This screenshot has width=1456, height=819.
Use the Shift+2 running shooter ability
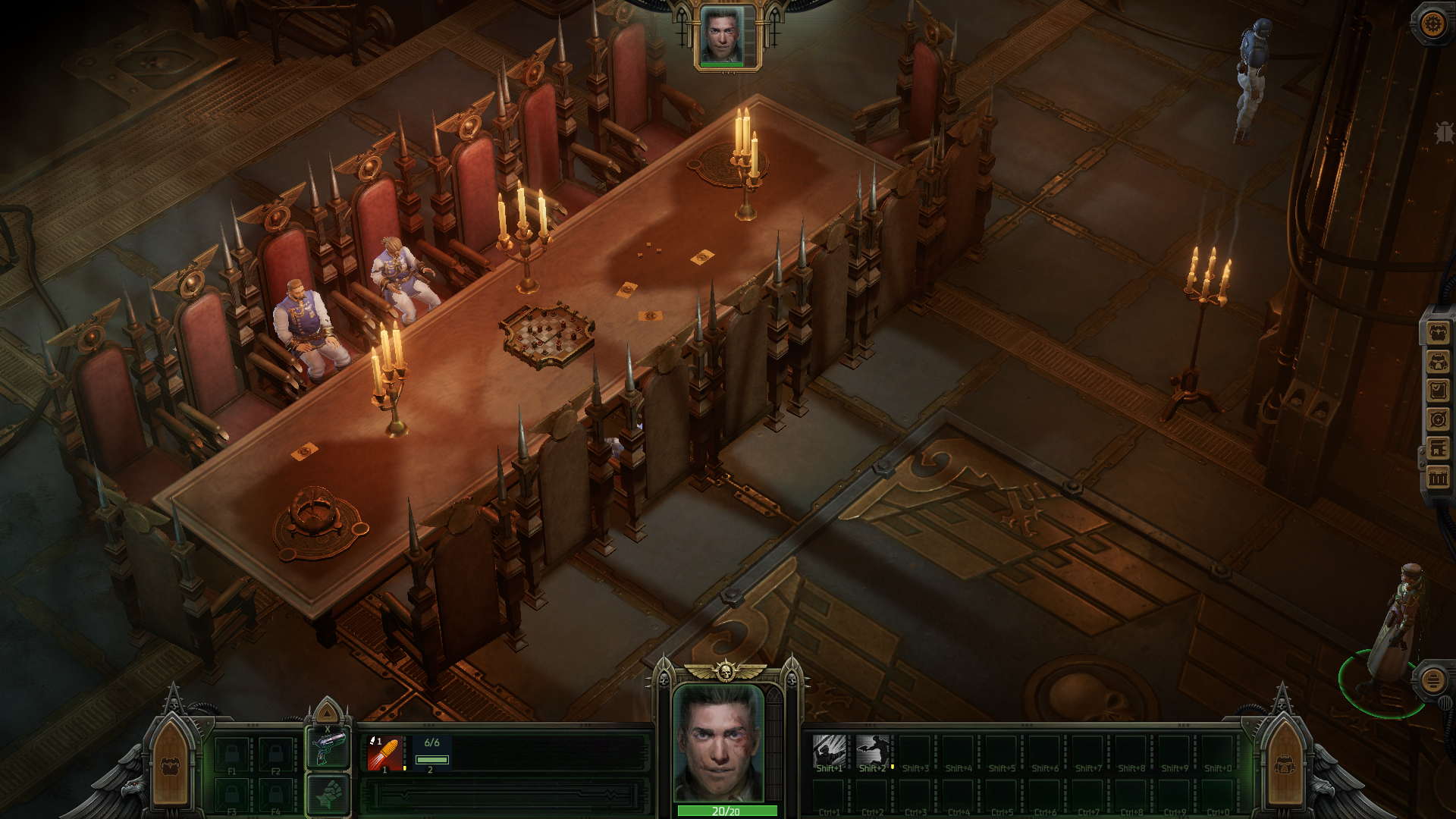[872, 753]
